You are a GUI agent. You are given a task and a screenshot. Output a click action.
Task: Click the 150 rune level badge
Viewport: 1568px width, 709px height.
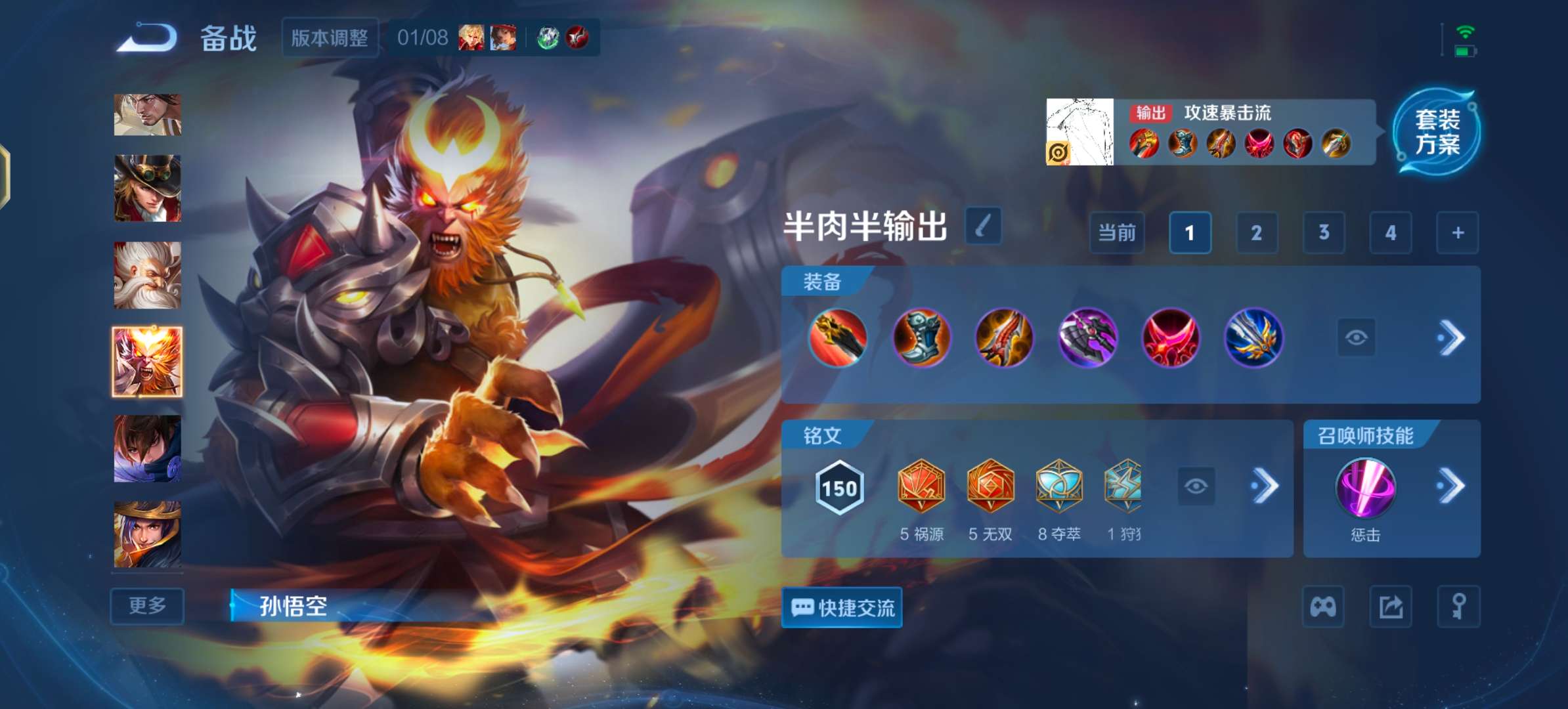coord(838,488)
